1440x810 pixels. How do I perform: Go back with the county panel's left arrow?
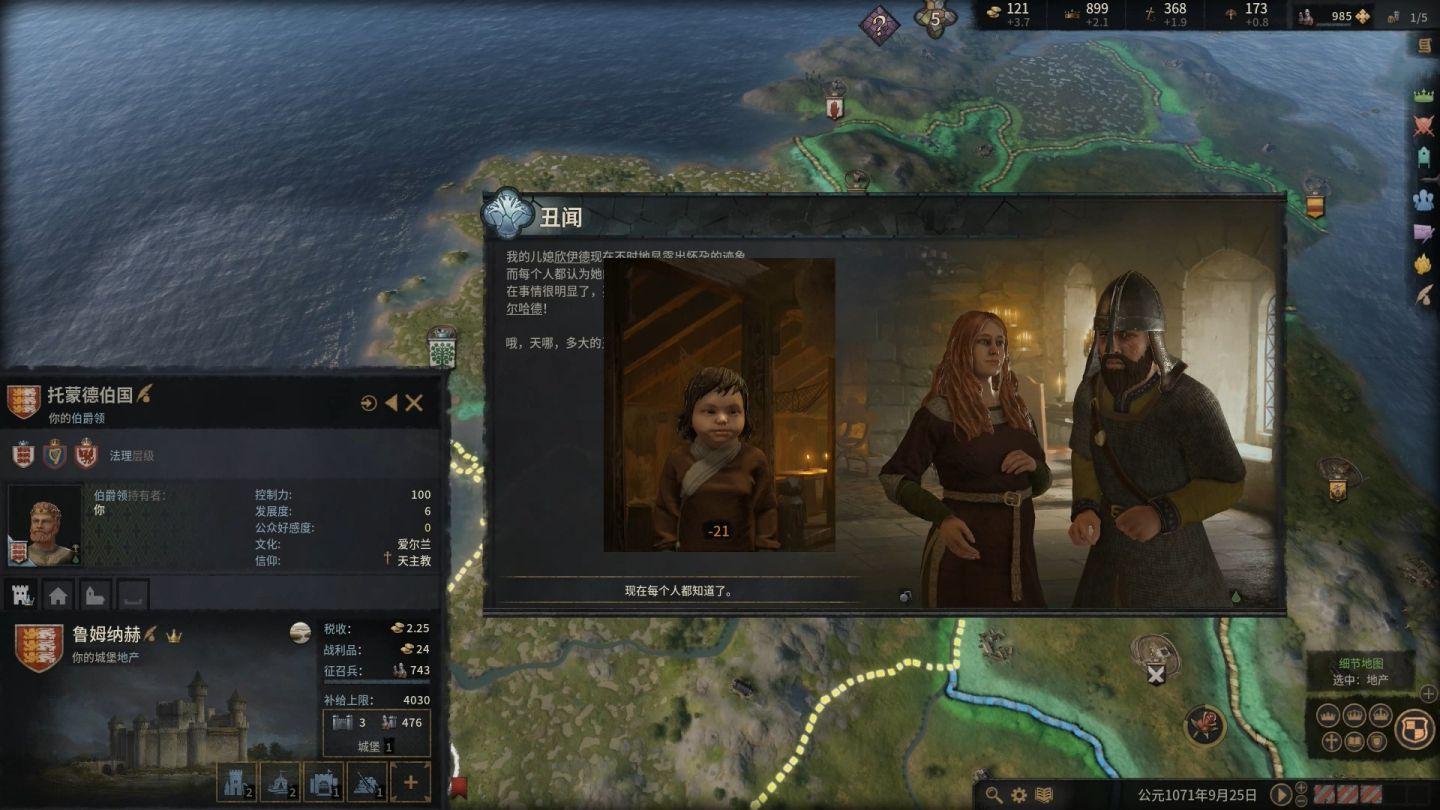391,403
